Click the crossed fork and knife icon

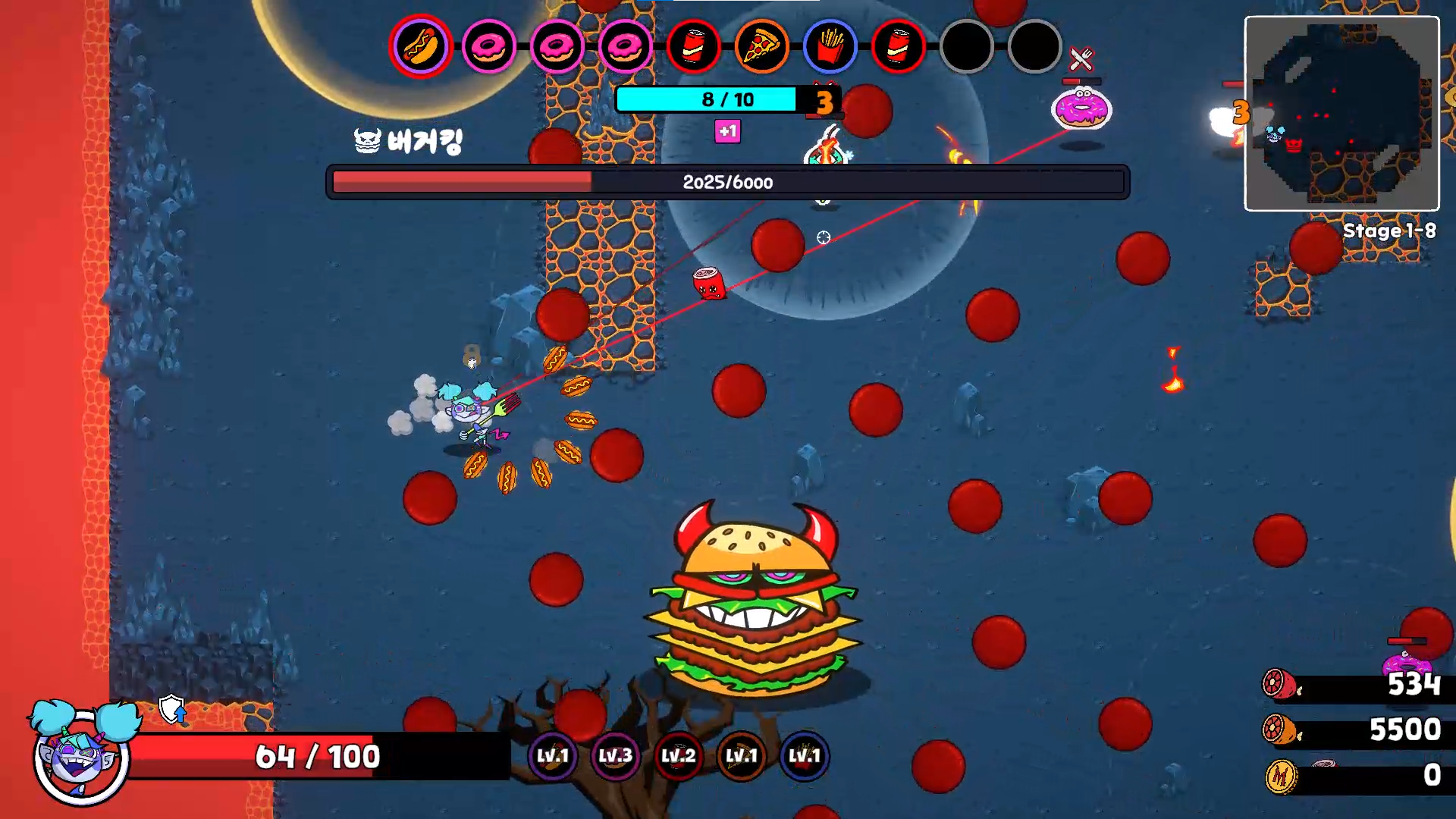(x=1081, y=58)
